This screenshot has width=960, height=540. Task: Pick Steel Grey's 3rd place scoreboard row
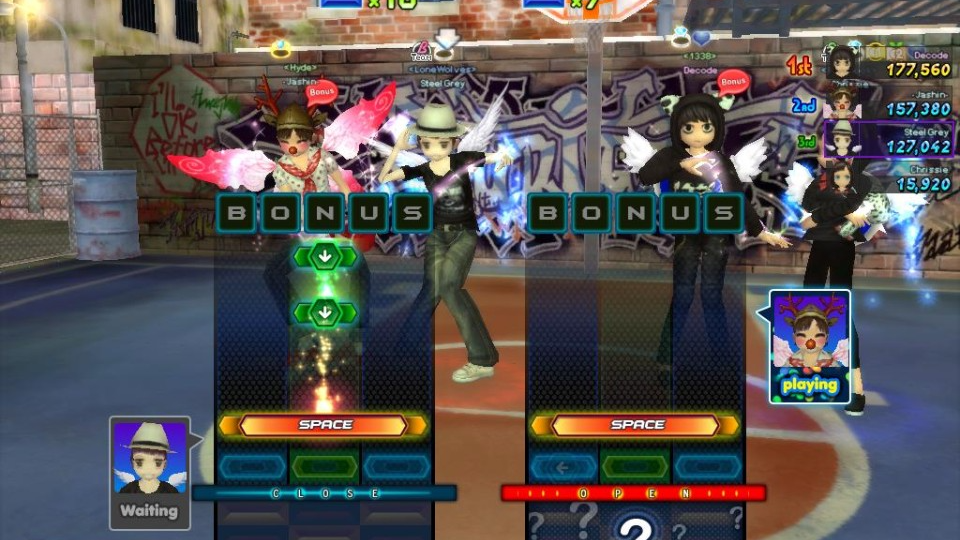pyautogui.click(x=886, y=140)
